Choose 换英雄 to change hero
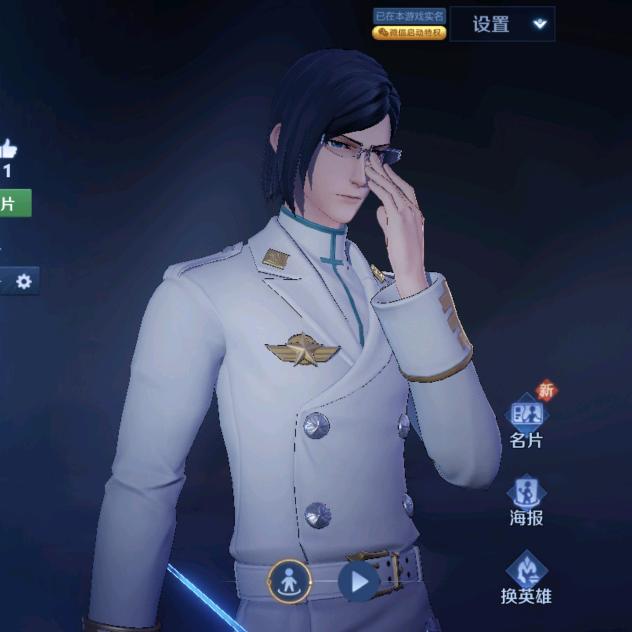 click(x=526, y=577)
